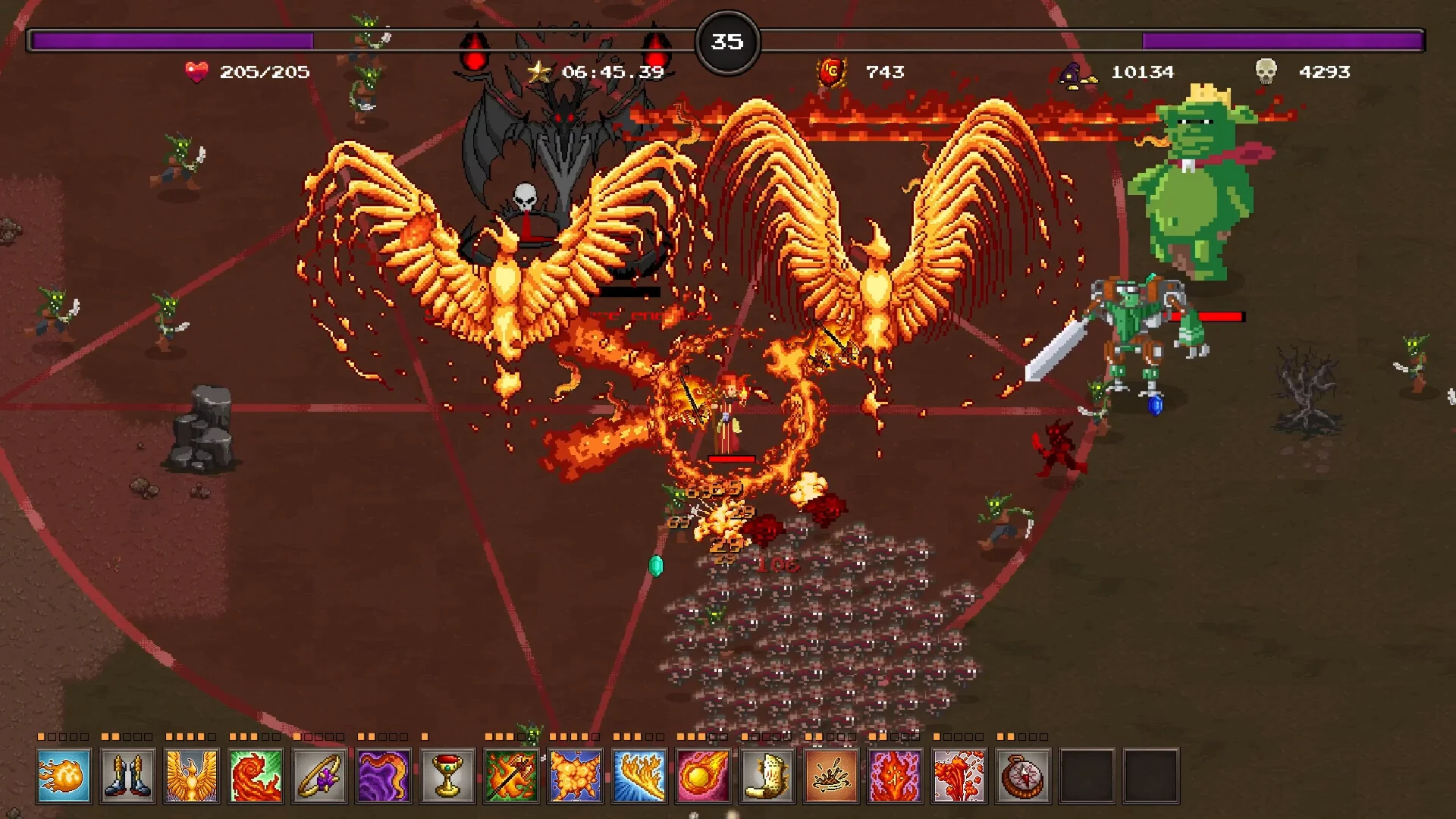This screenshot has height=819, width=1456.
Task: Select the fire elemental on purple icon
Action: point(896,776)
